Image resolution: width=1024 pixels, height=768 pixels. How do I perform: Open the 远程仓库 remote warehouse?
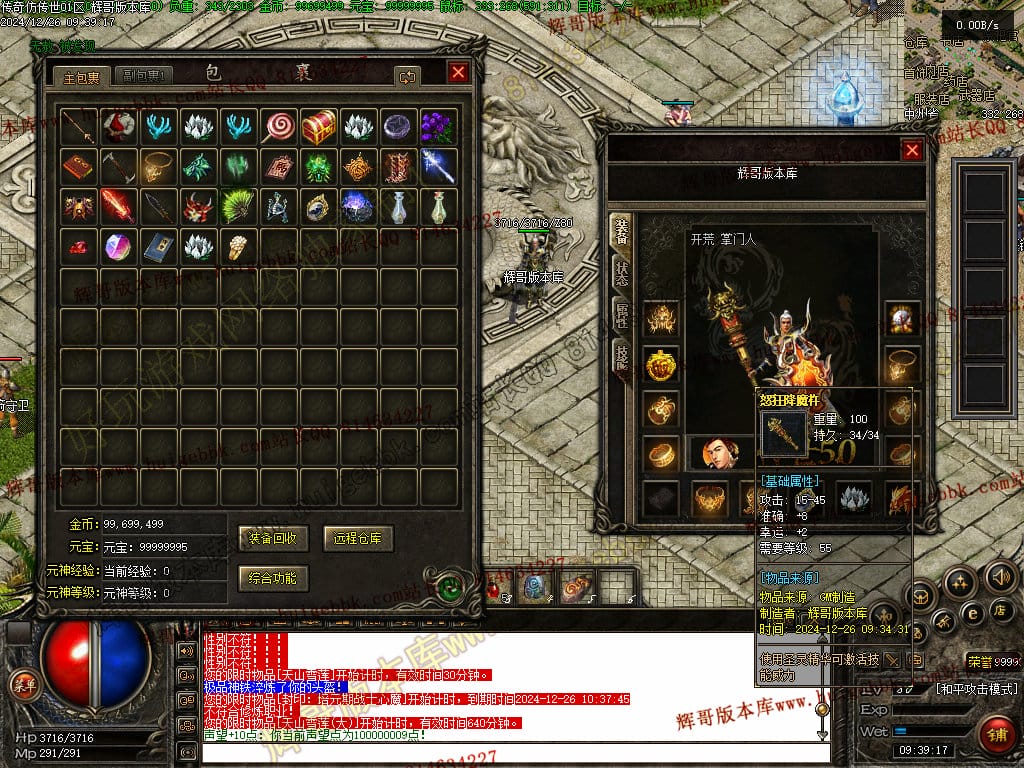pos(359,538)
